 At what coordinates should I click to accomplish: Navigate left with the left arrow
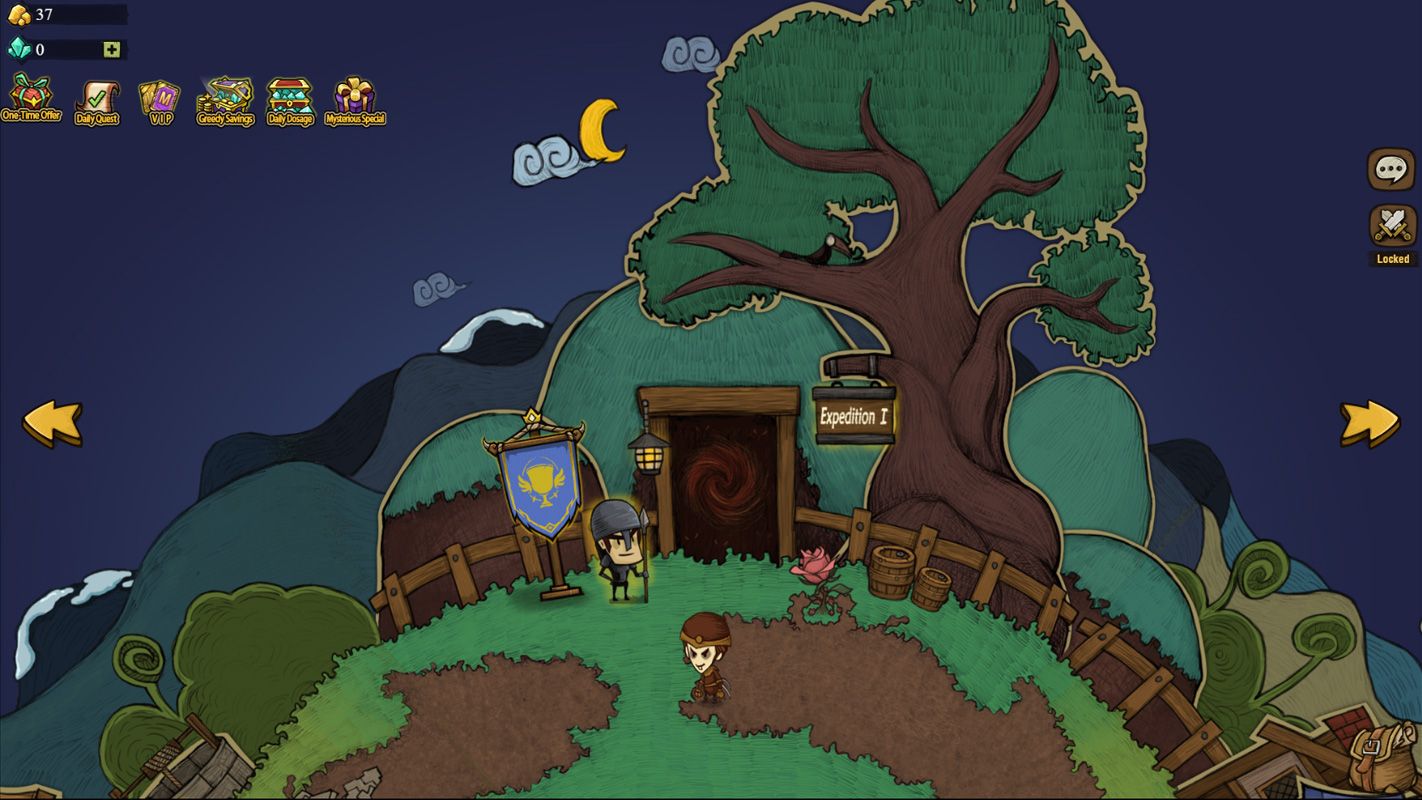55,424
